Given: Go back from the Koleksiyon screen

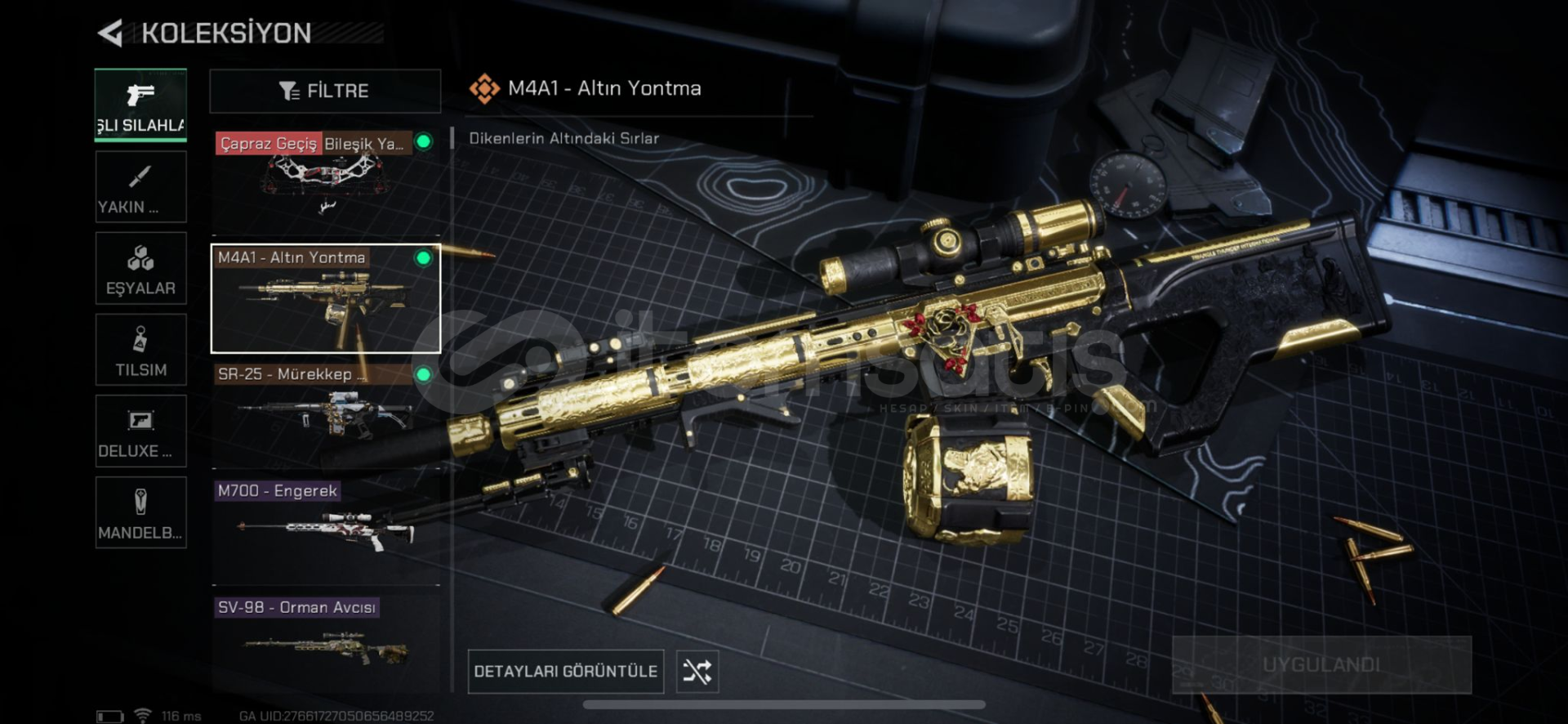Looking at the screenshot, I should coord(111,34).
